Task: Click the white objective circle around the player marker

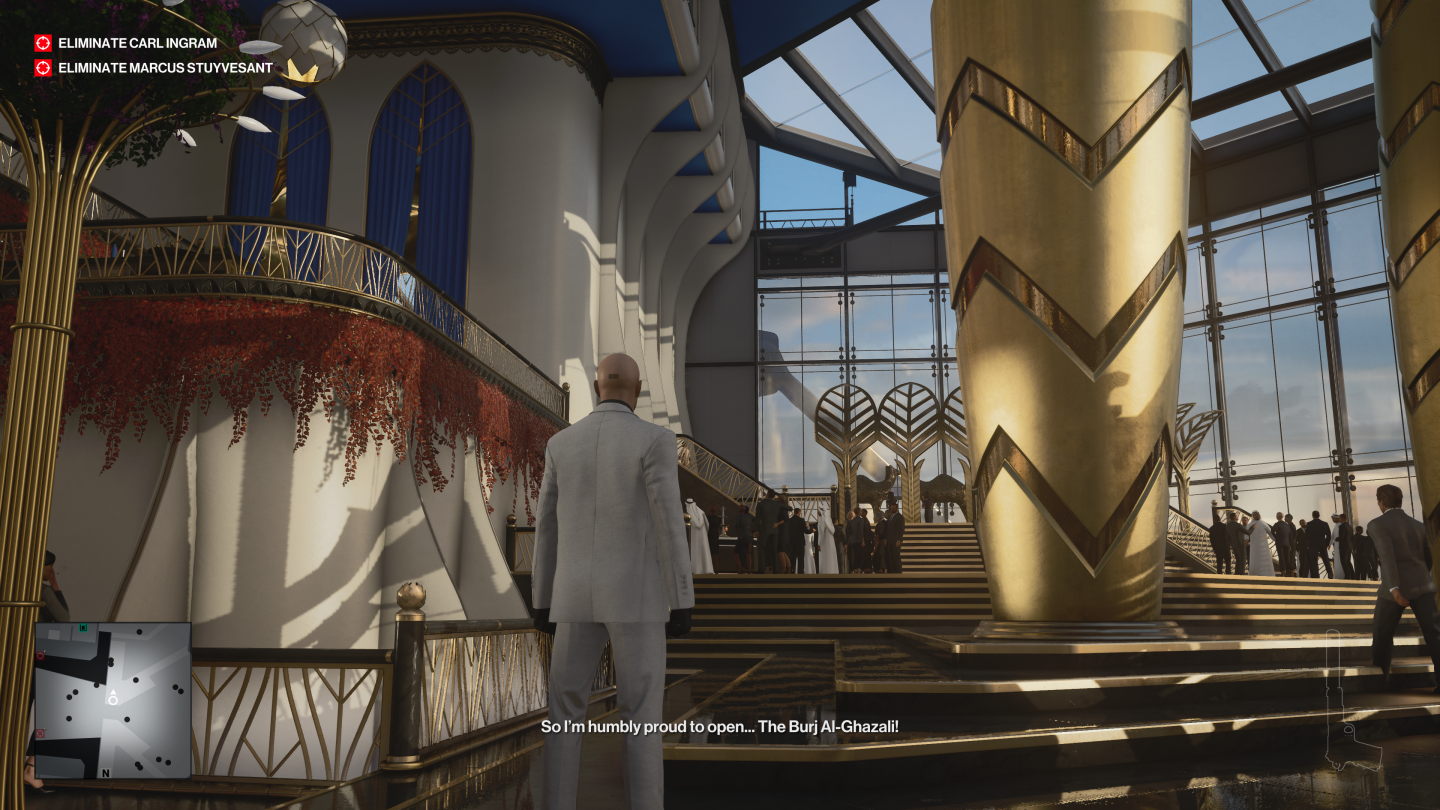Action: click(x=113, y=701)
